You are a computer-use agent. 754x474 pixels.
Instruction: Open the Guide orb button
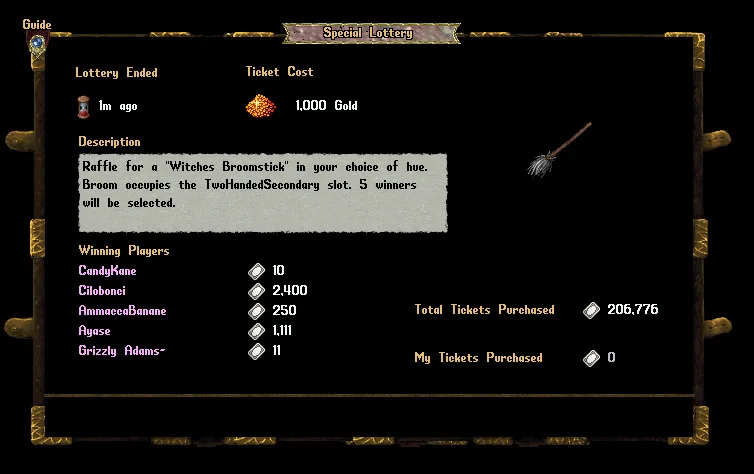point(37,43)
